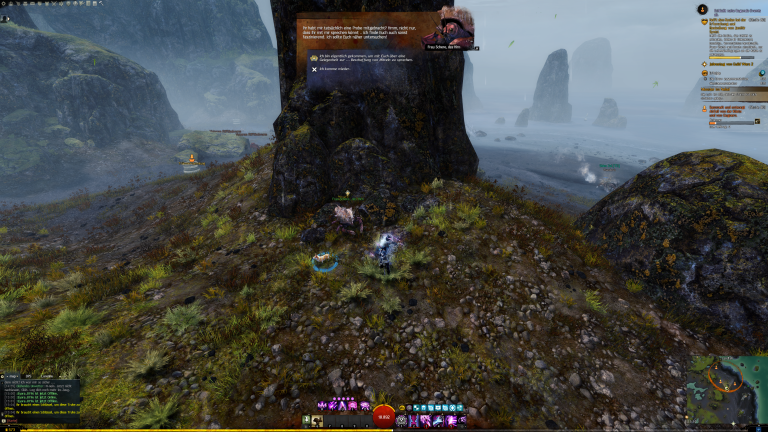Click the yellow mastery icon above the skill bar
Viewport: 768px width, 432px height.
[403, 407]
